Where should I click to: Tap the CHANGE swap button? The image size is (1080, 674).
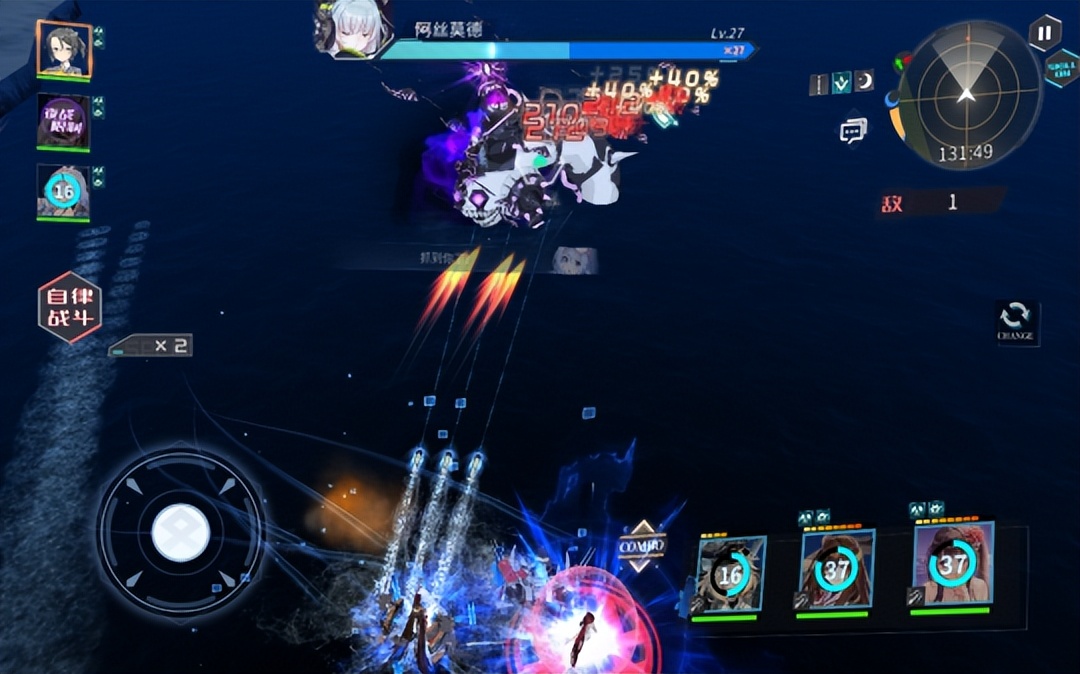point(1016,321)
